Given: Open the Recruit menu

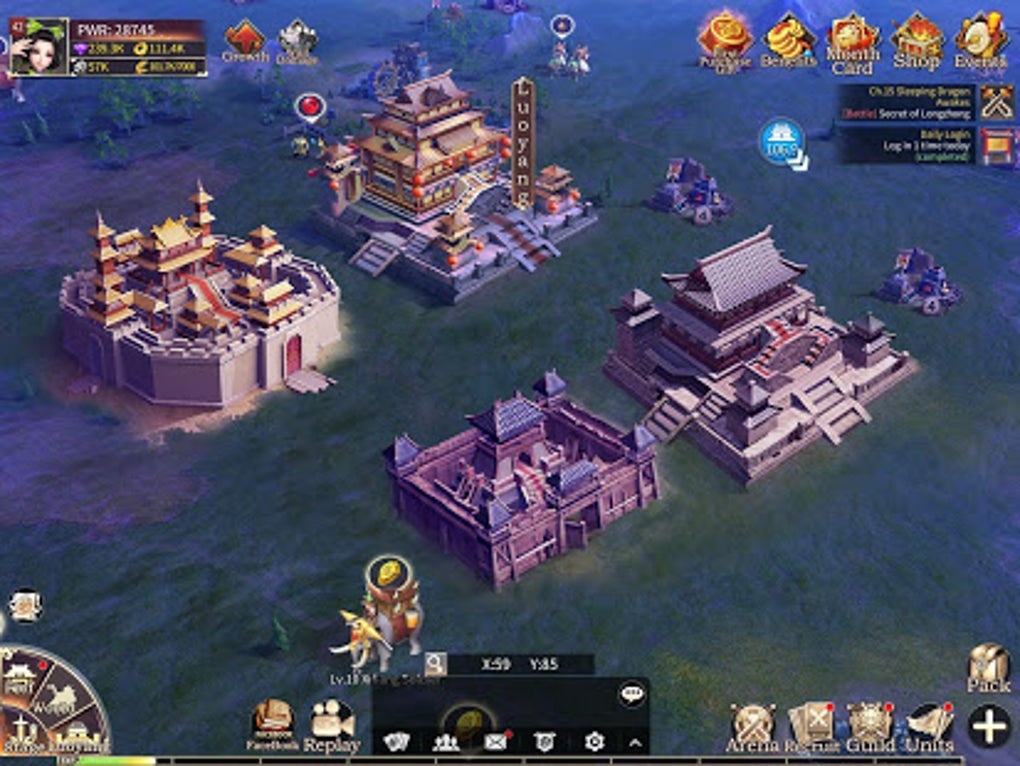Looking at the screenshot, I should [x=811, y=727].
